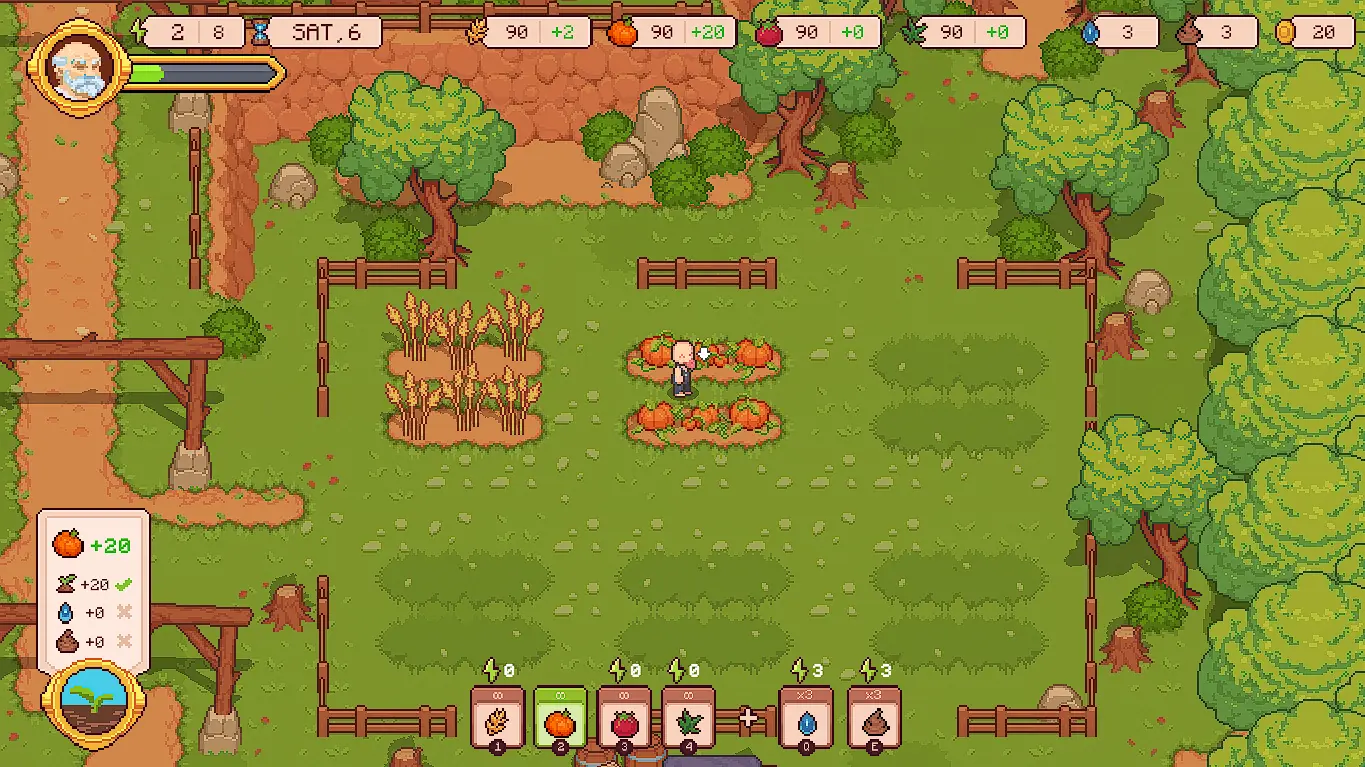1365x767 pixels.
Task: Select the green leaf crop card
Action: pos(688,717)
